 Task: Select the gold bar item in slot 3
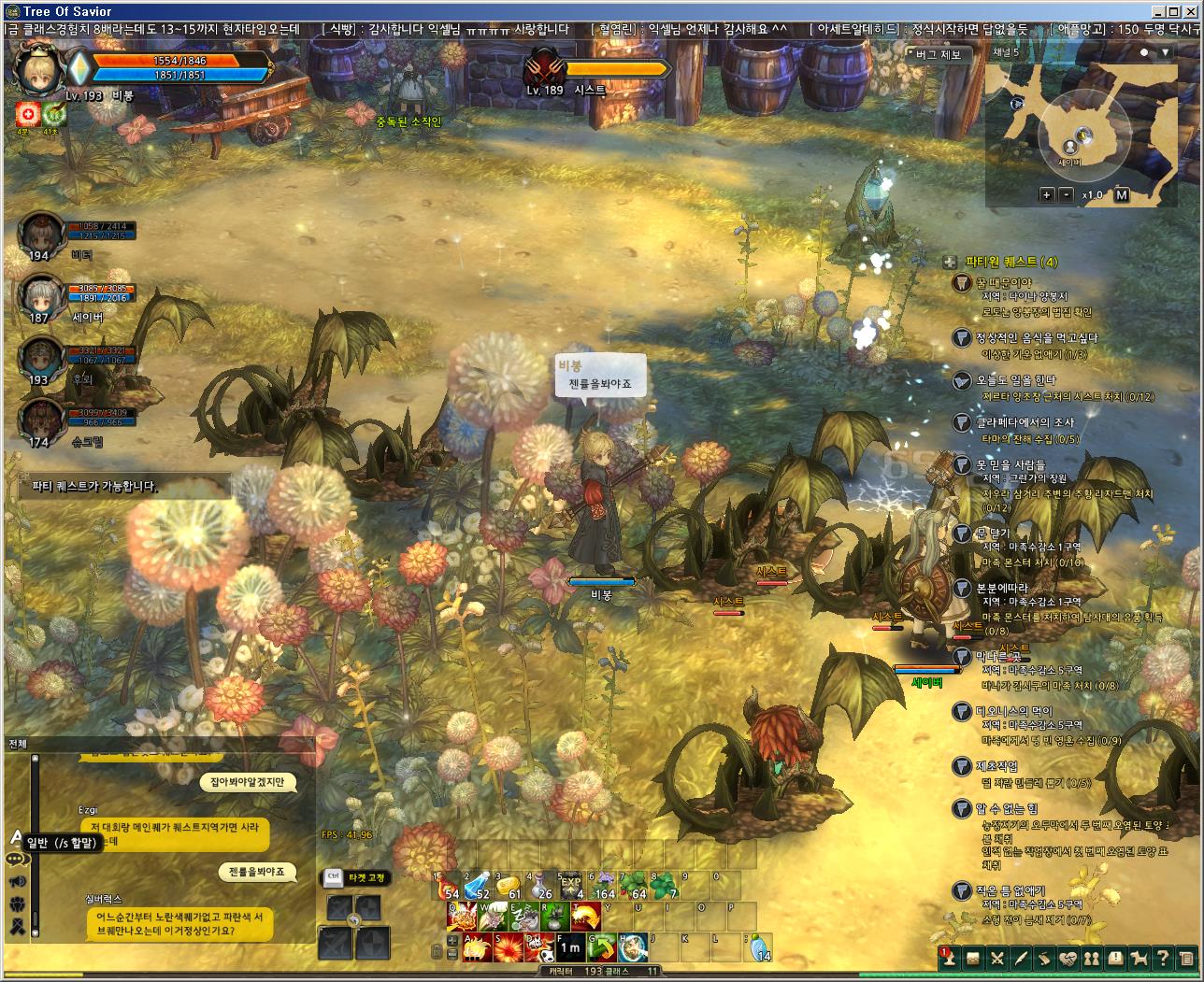pos(507,886)
